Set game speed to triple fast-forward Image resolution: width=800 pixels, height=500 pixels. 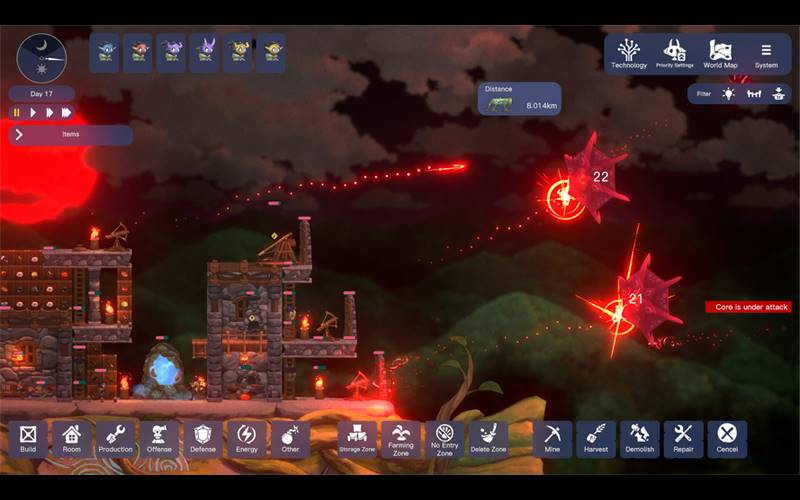pos(66,112)
